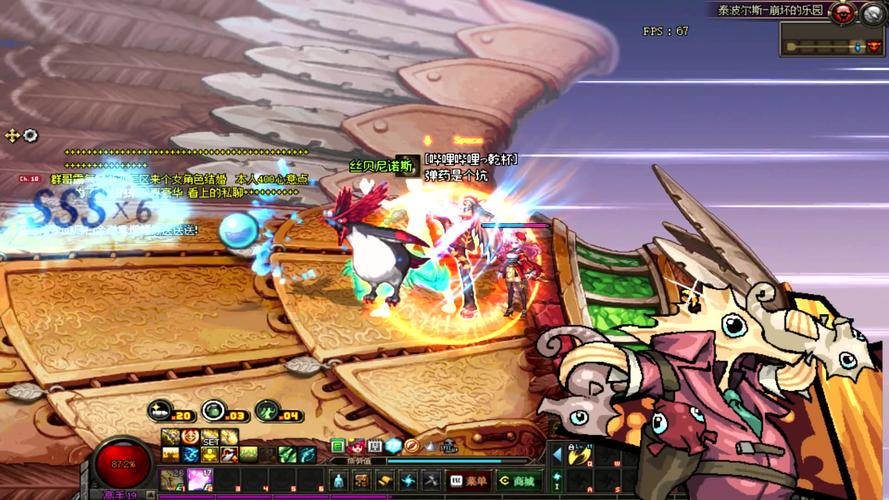The image size is (889, 500).
Task: Click the blue left arrow on skill bar
Action: [556, 455]
